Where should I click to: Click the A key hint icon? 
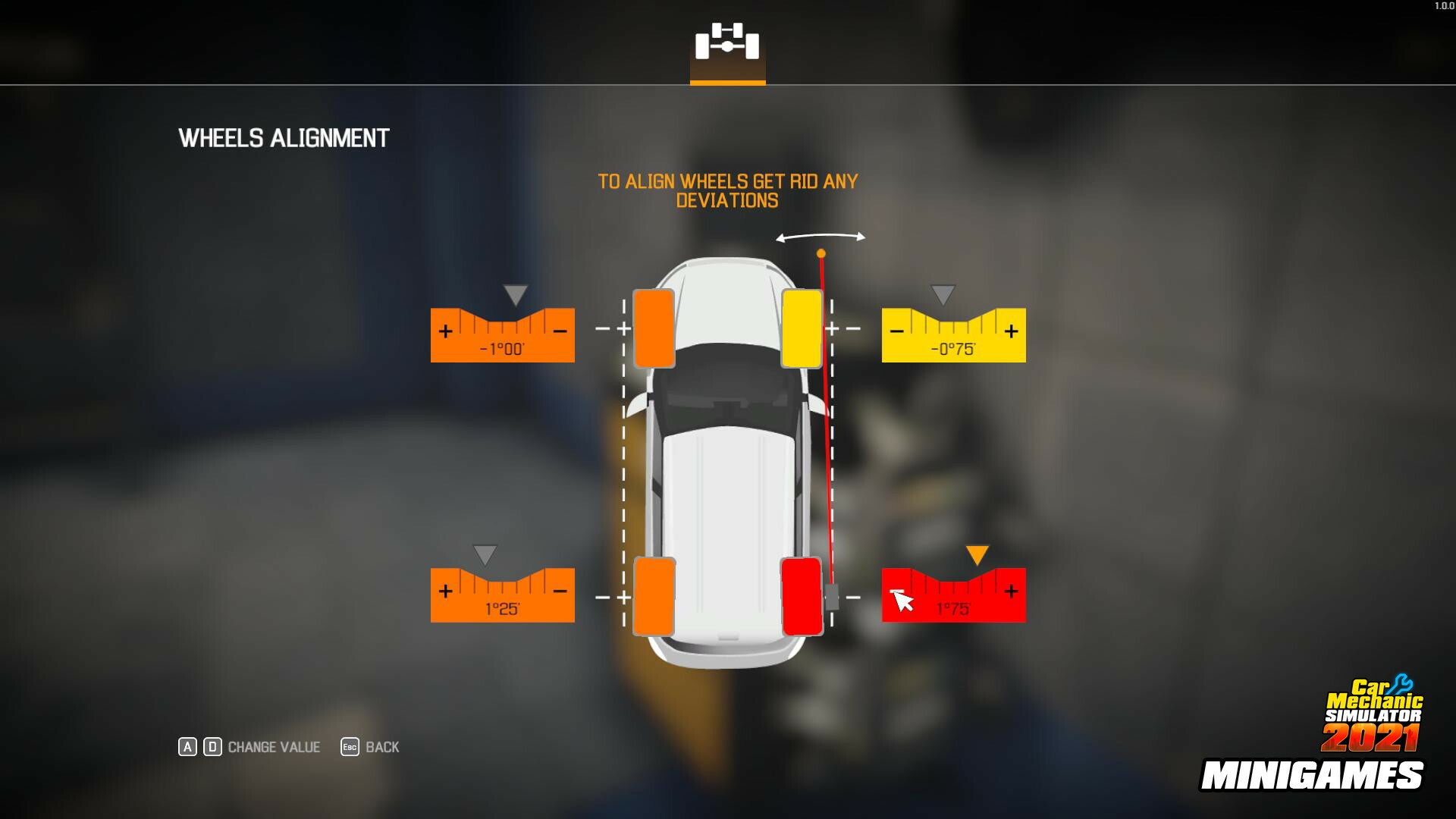(x=187, y=747)
